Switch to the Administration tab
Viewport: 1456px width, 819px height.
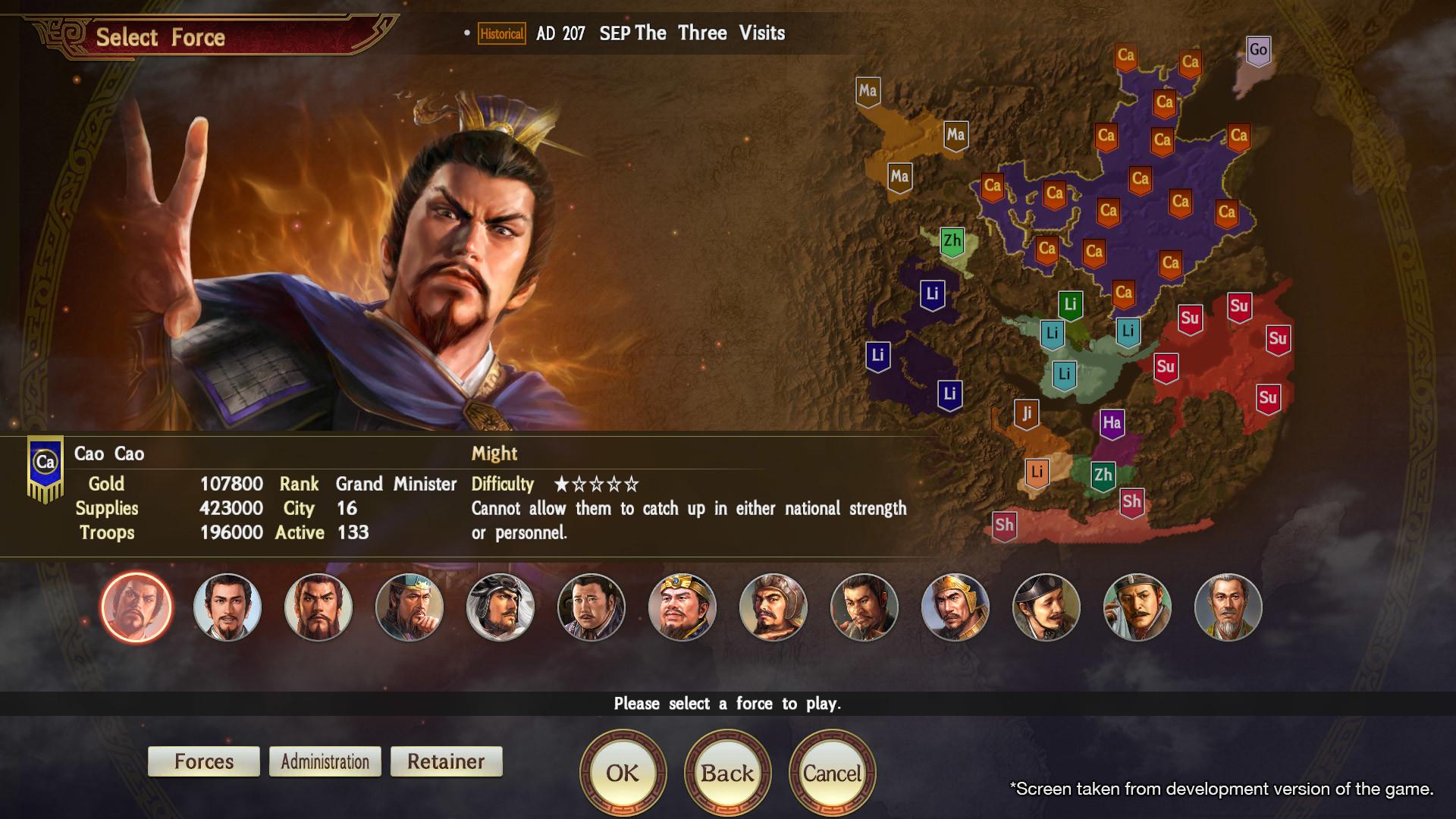[x=325, y=761]
